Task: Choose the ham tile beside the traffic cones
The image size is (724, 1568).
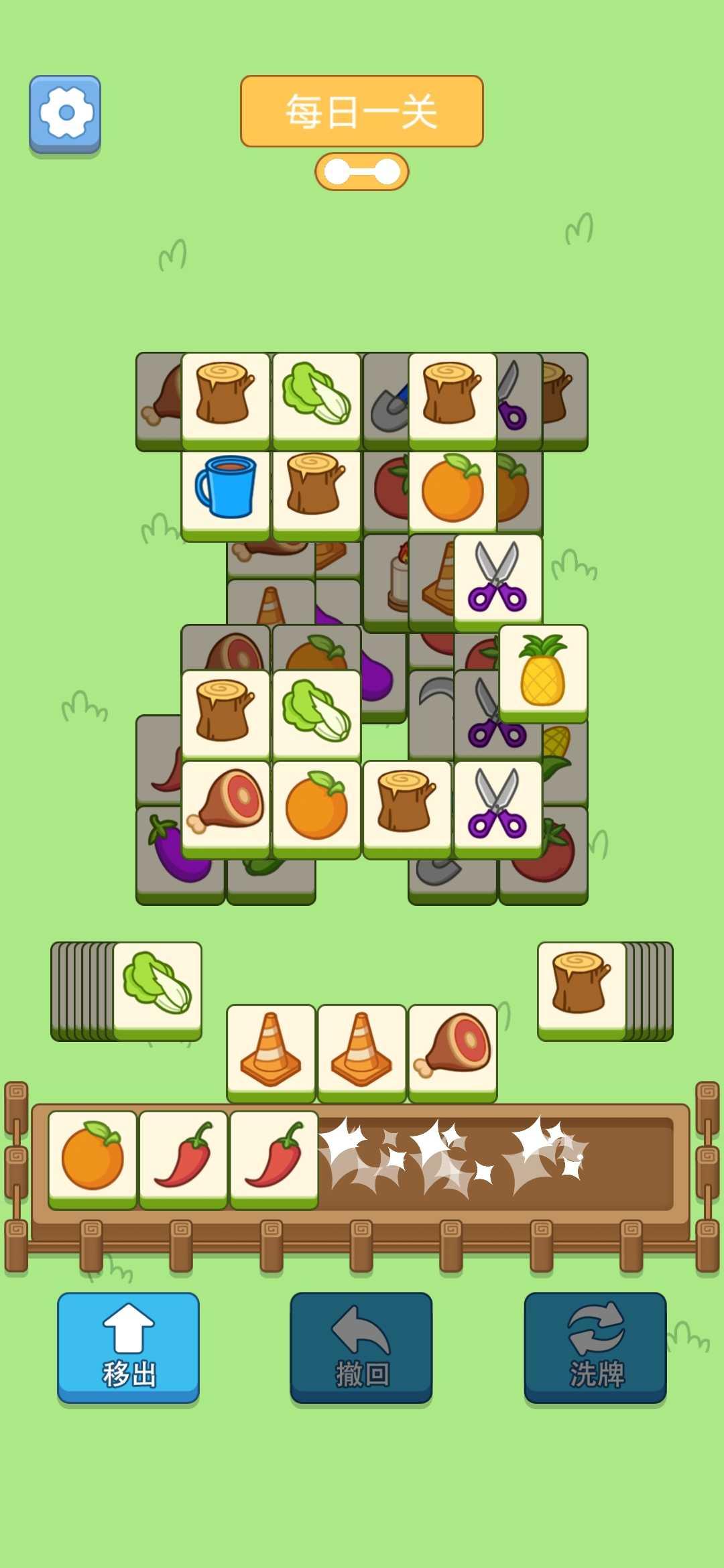Action: [x=452, y=1050]
